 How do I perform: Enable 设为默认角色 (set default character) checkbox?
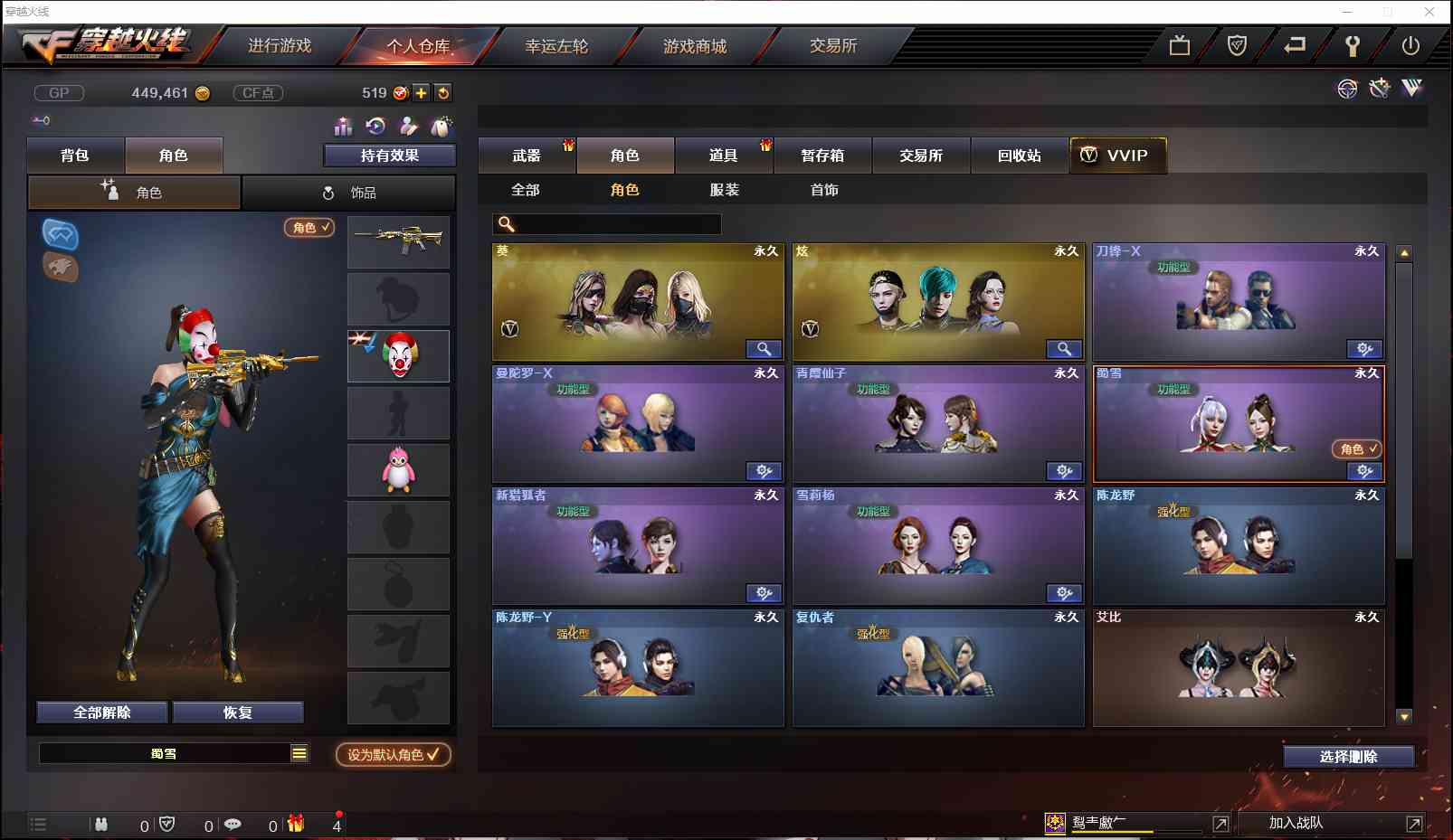pyautogui.click(x=392, y=756)
